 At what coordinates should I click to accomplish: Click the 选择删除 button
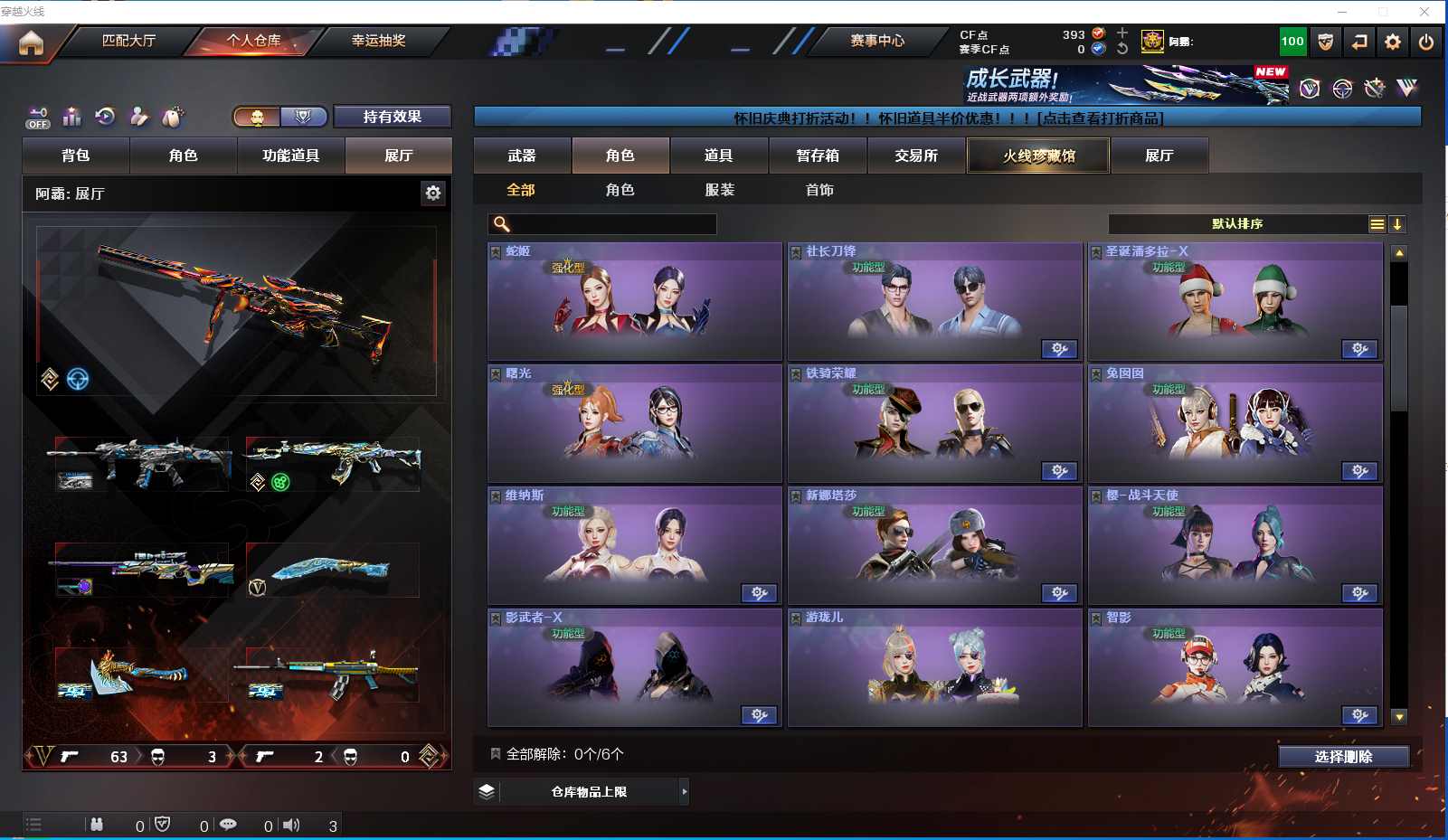tap(1343, 757)
